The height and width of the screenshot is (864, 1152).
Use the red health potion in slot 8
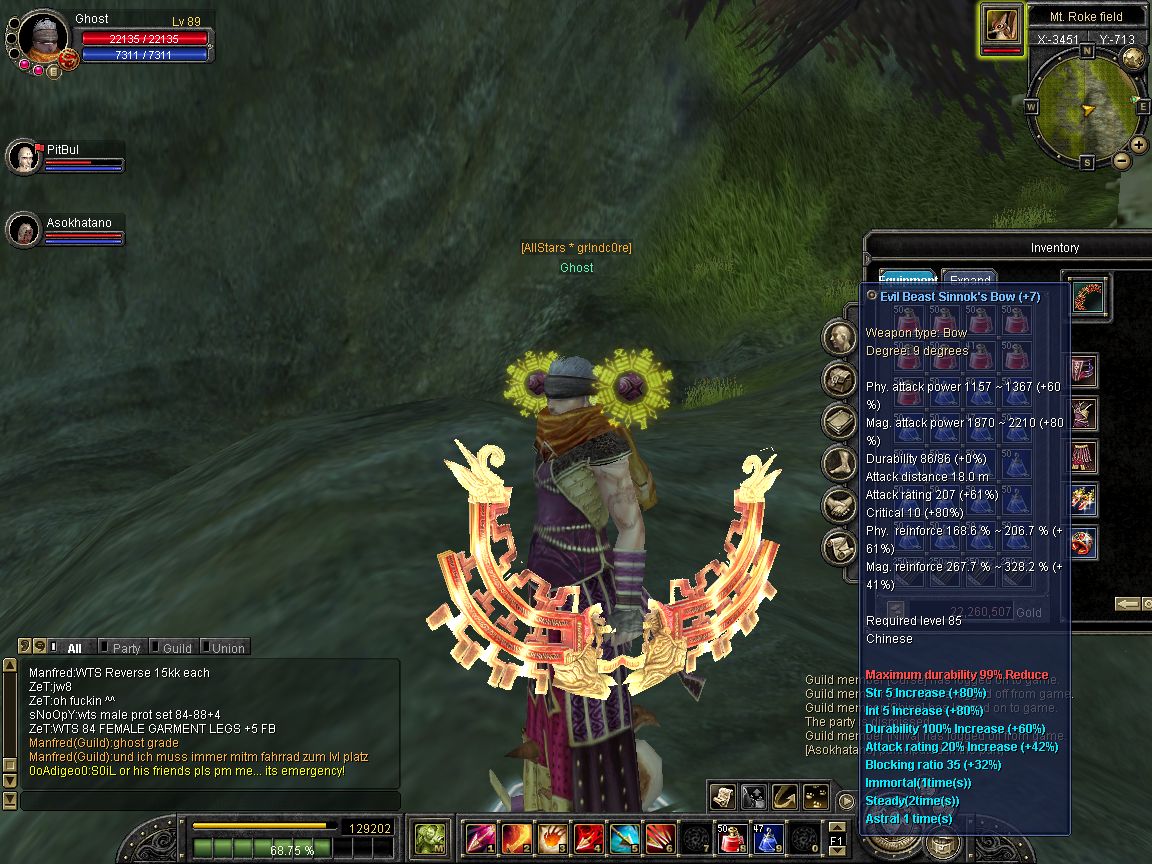click(x=731, y=836)
